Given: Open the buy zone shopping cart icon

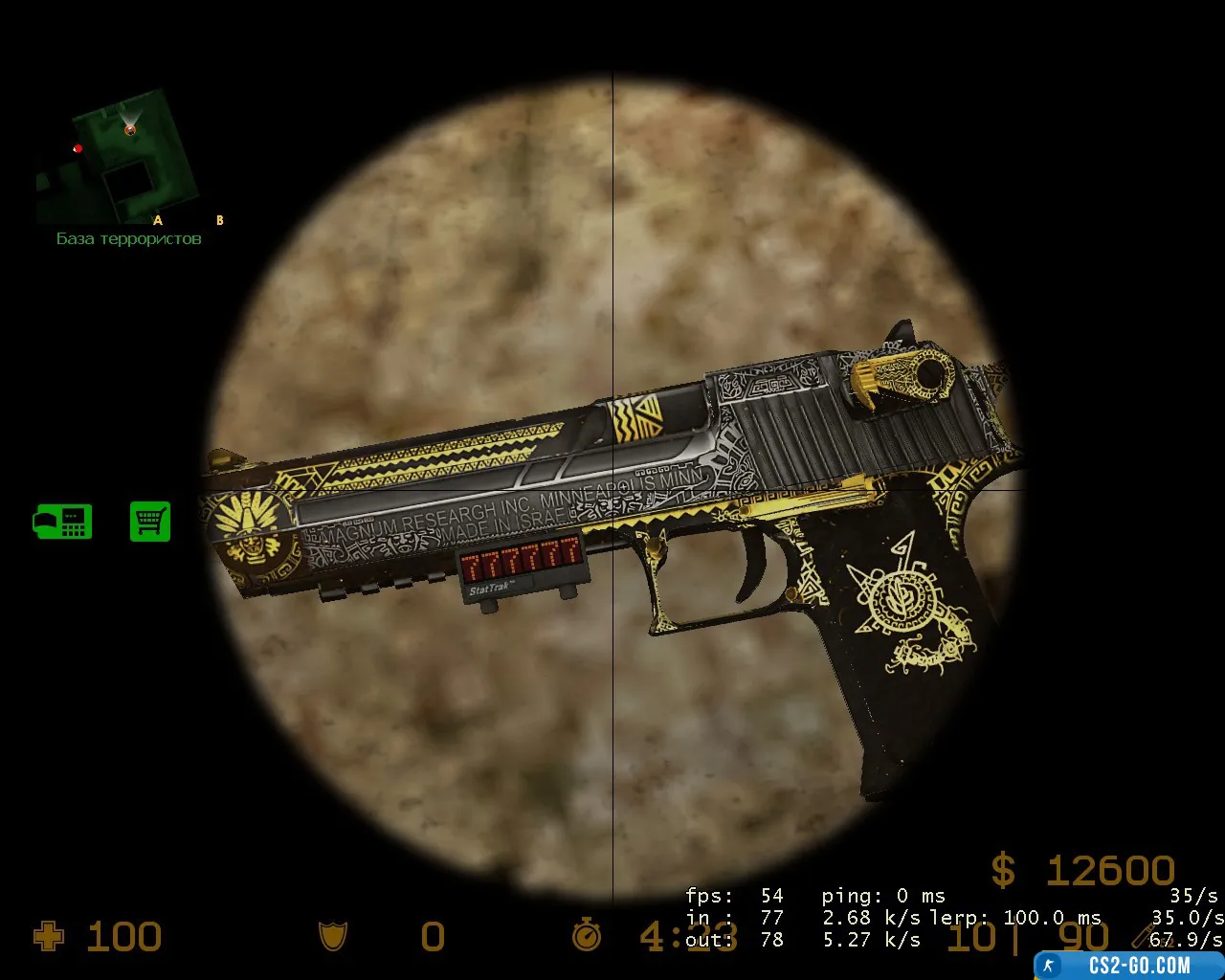Looking at the screenshot, I should (x=150, y=522).
